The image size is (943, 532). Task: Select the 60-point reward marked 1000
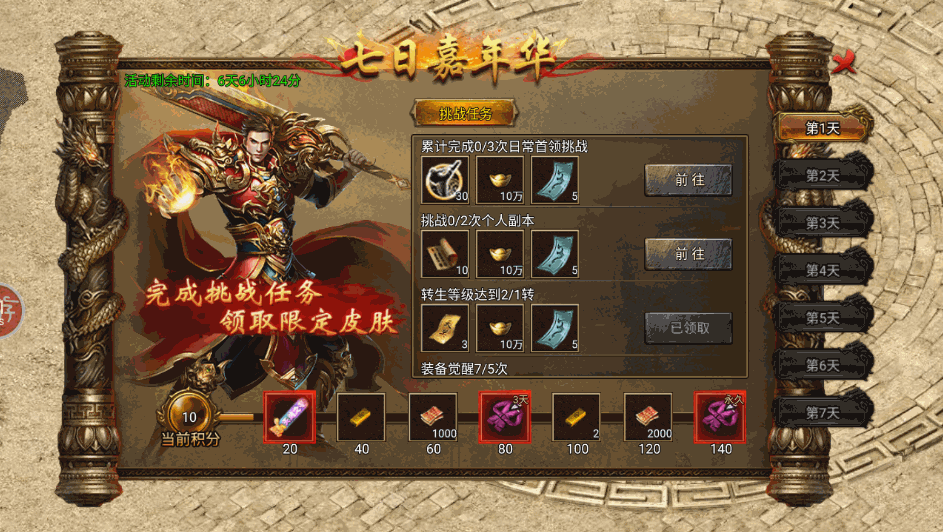click(x=433, y=417)
